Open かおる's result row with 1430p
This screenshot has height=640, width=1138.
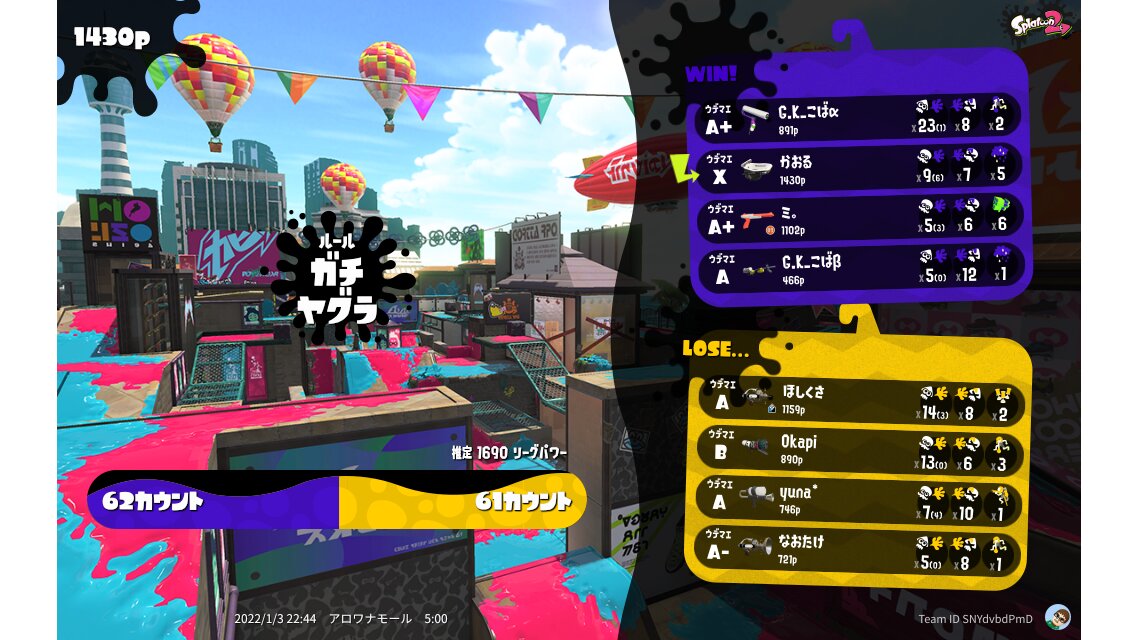point(858,169)
